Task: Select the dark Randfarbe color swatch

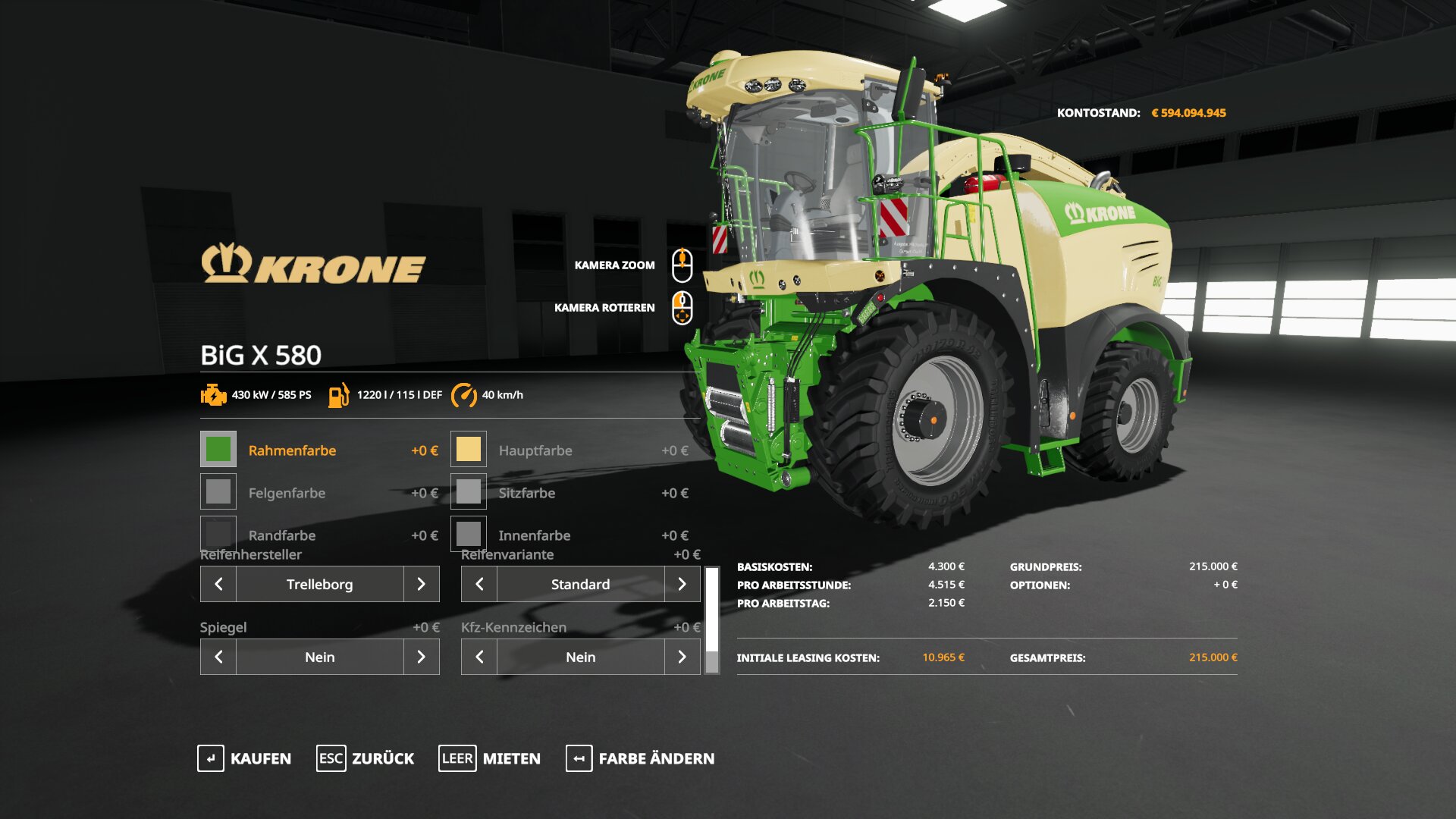Action: [x=218, y=534]
